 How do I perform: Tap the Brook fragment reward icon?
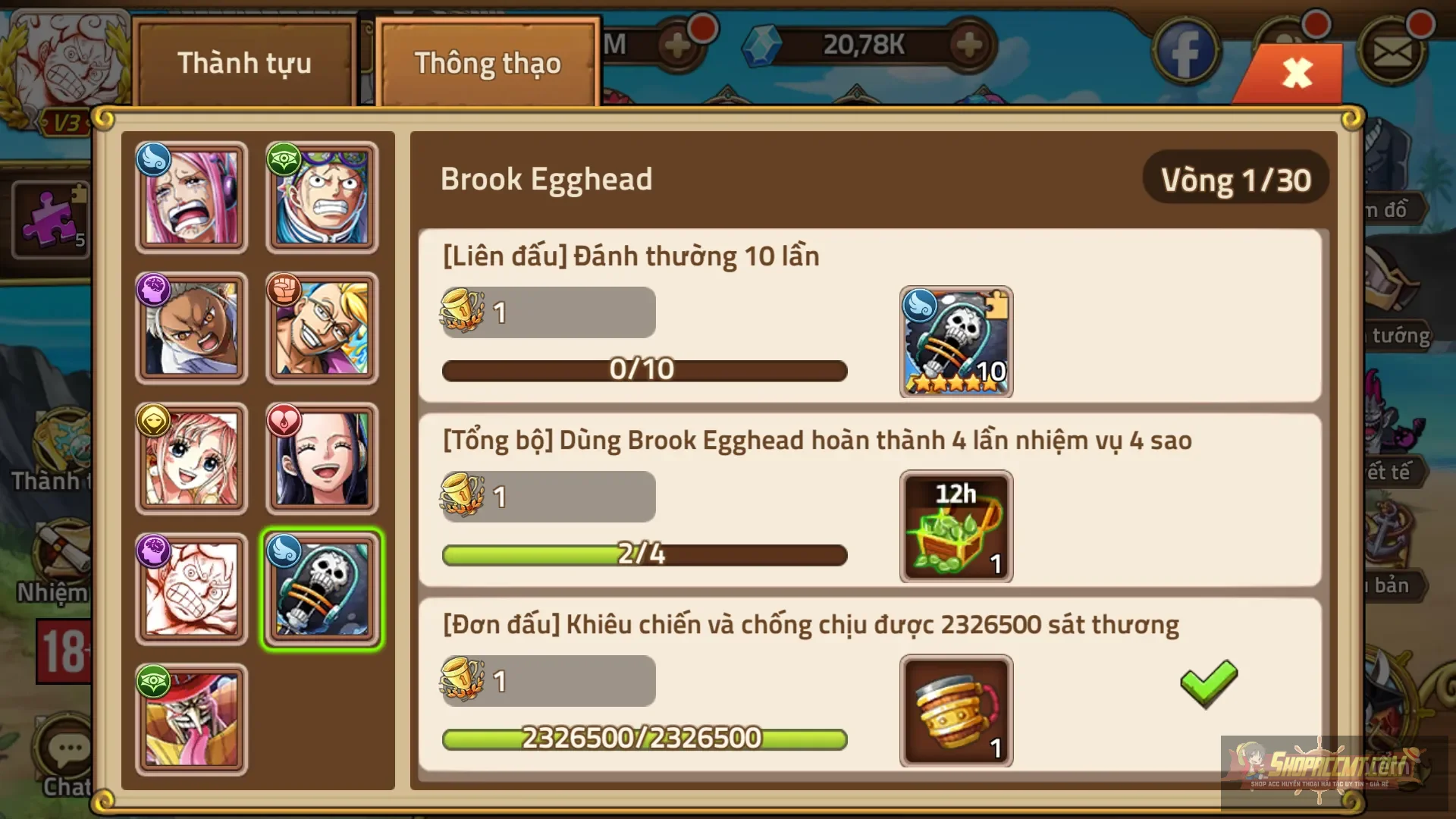coord(956,342)
